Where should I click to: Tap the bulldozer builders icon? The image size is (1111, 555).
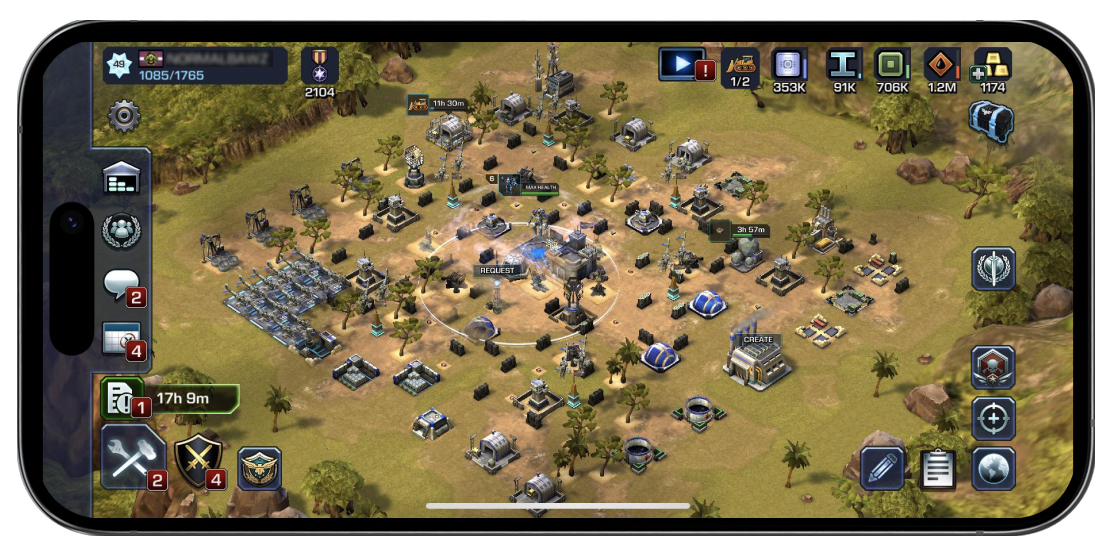(740, 66)
